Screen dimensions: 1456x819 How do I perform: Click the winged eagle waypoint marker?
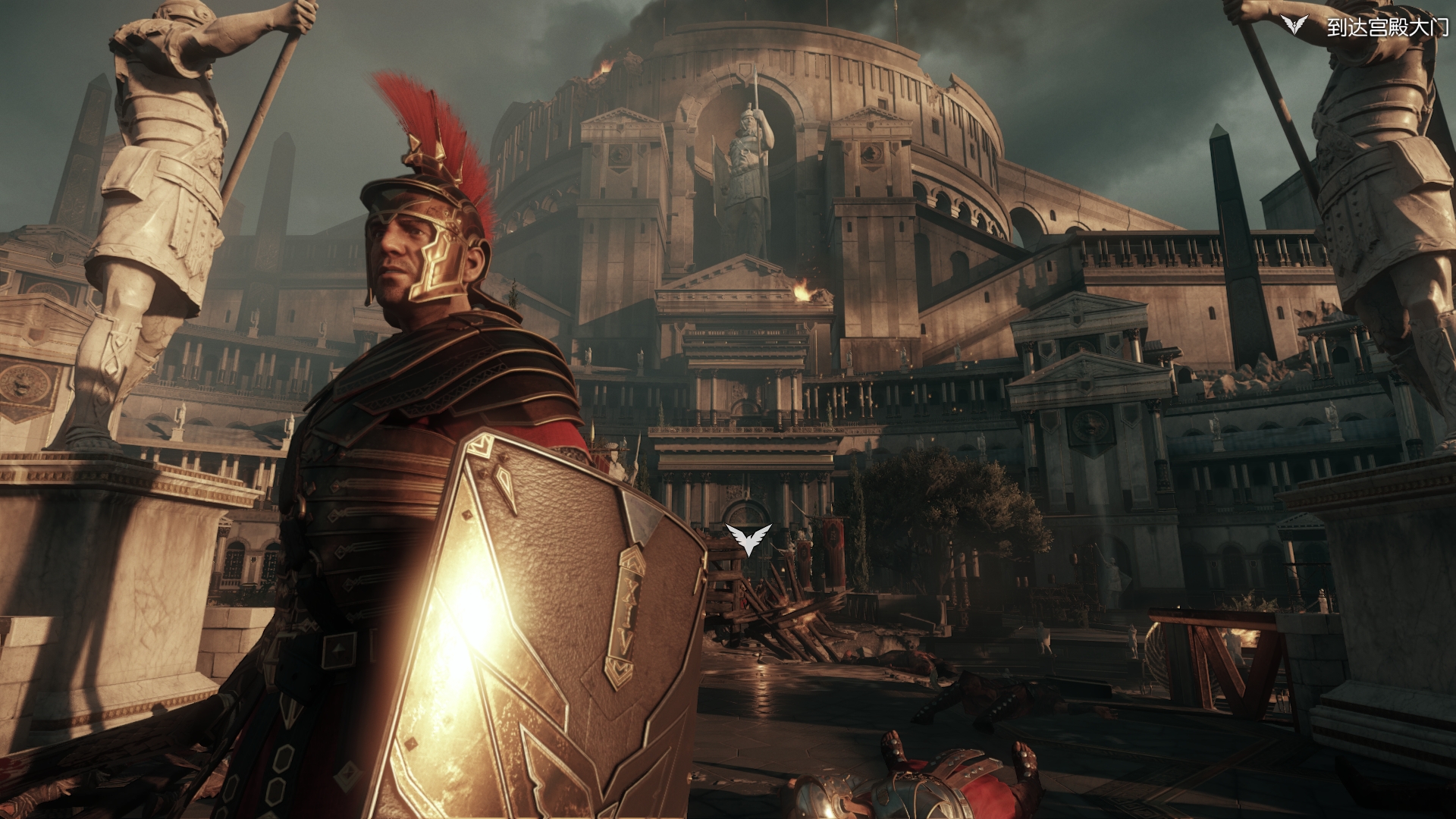tap(748, 538)
